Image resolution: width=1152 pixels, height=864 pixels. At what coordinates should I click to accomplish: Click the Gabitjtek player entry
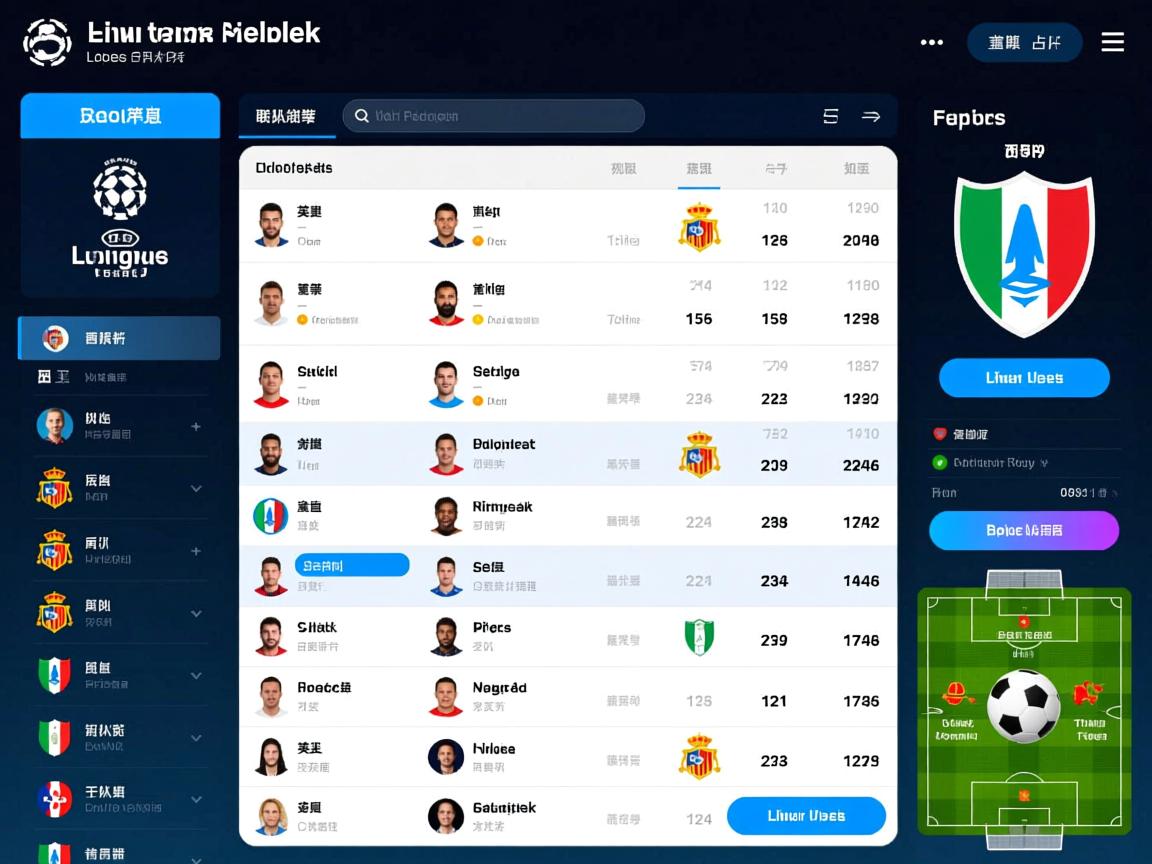503,816
